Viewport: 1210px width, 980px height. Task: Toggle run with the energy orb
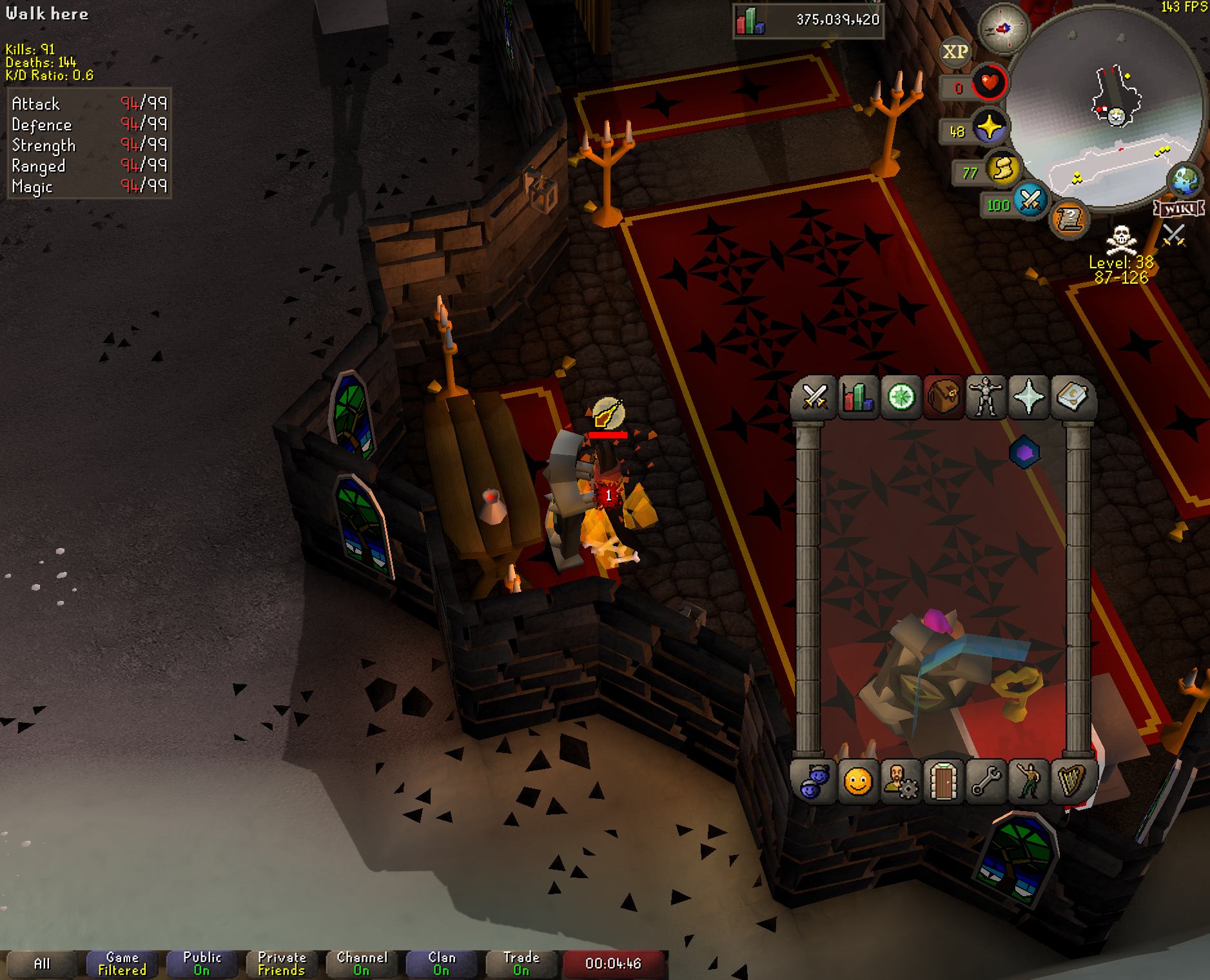point(1002,170)
